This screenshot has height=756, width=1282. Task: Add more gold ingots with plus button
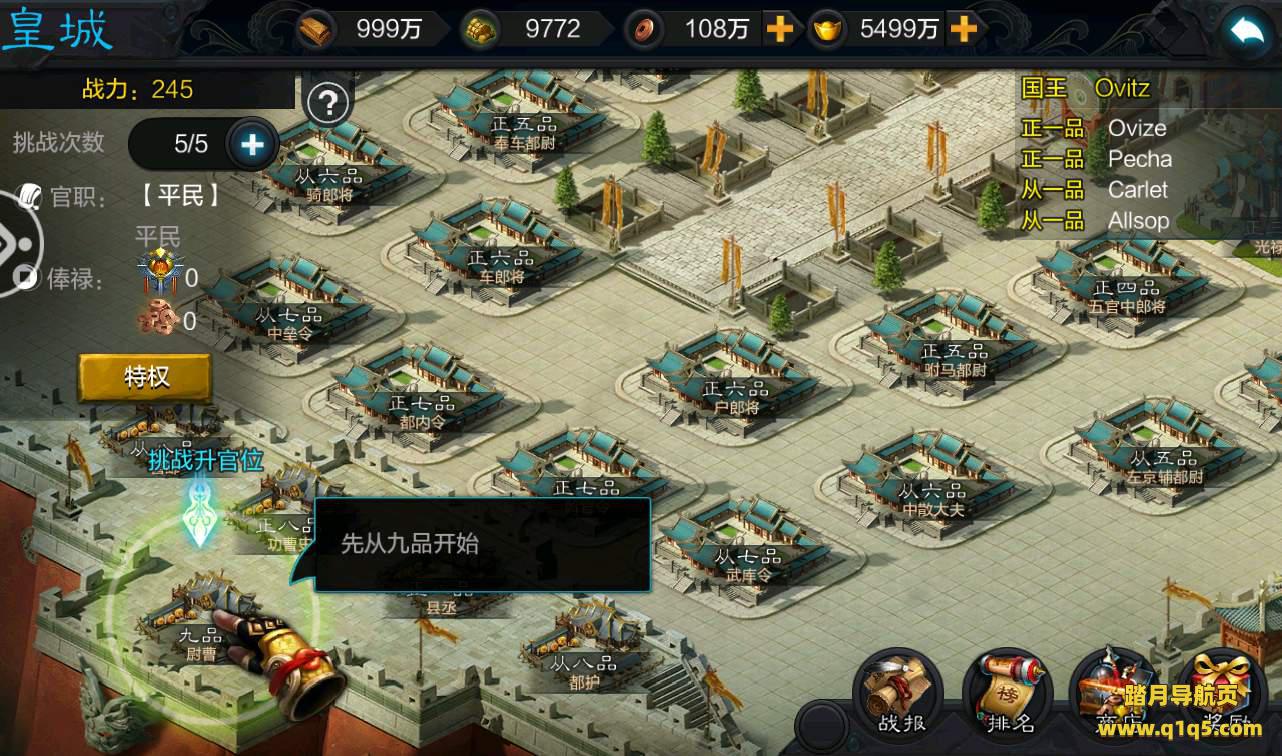(963, 29)
